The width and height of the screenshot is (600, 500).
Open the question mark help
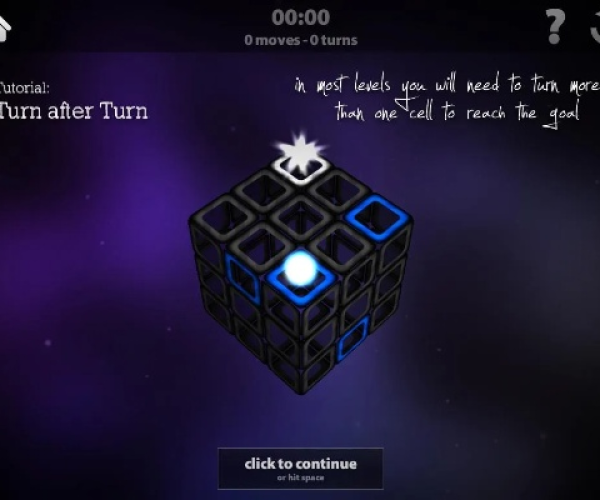(x=554, y=27)
